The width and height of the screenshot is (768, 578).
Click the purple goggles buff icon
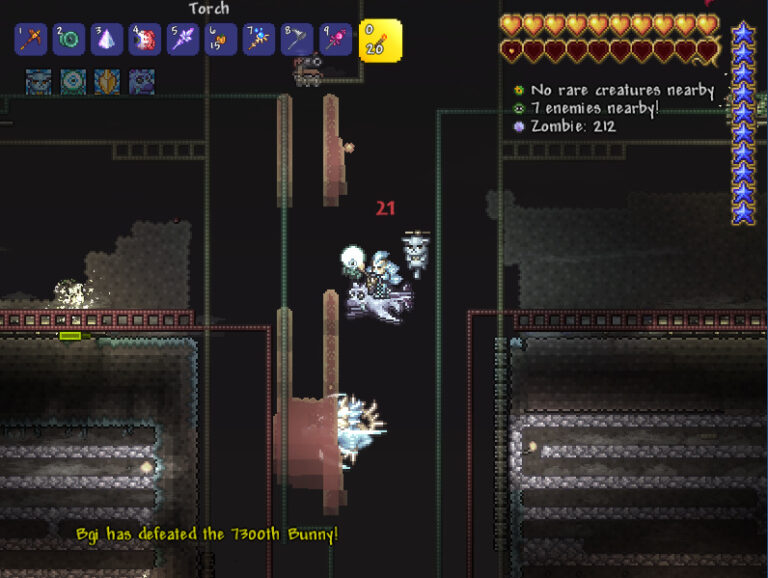coord(141,81)
